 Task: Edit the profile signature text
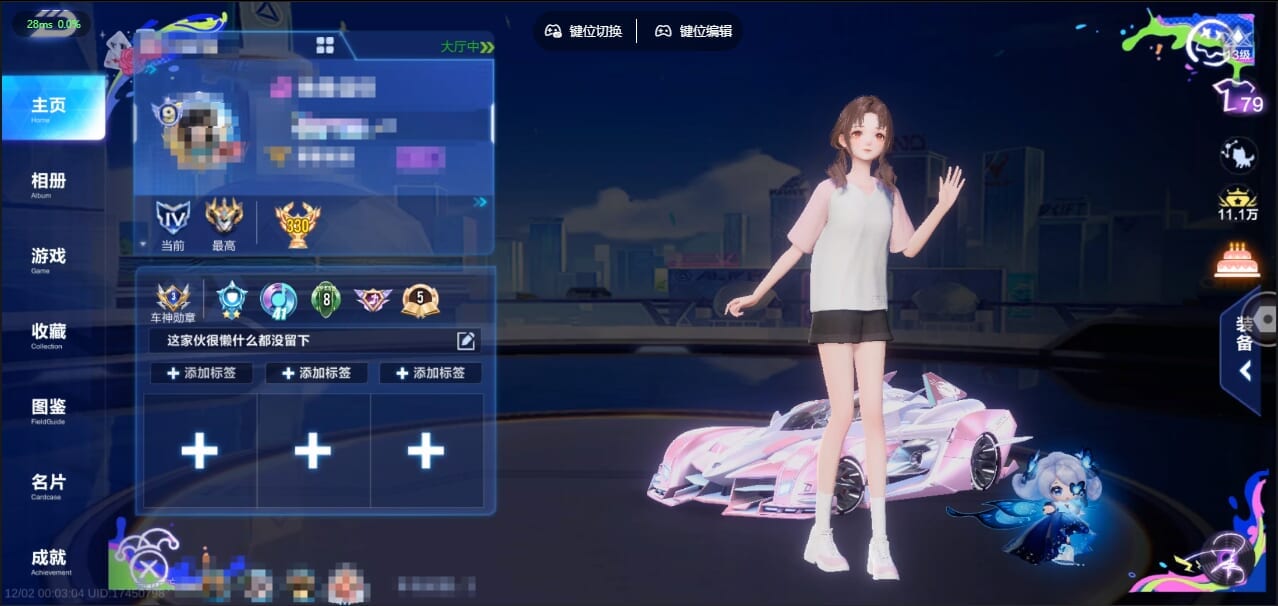(466, 341)
